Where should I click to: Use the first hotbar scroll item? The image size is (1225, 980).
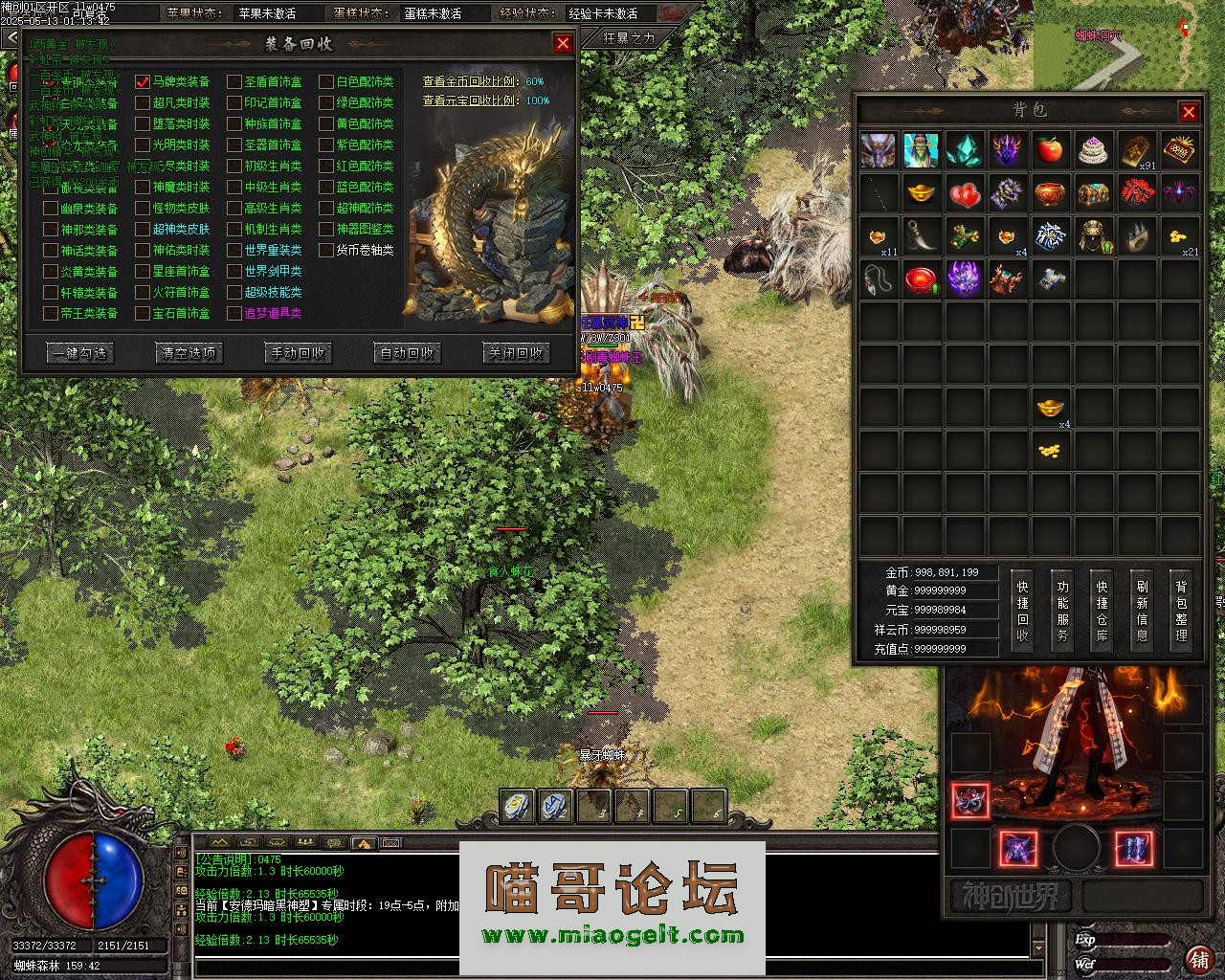519,807
